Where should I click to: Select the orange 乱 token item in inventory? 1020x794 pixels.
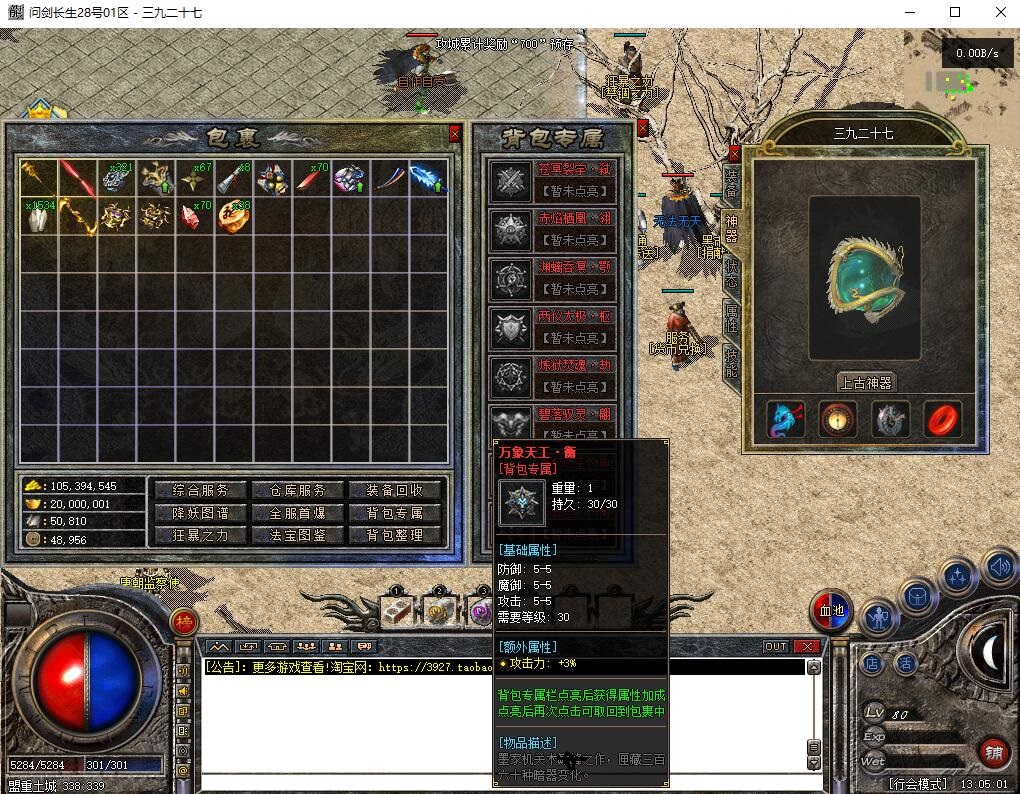[x=232, y=216]
